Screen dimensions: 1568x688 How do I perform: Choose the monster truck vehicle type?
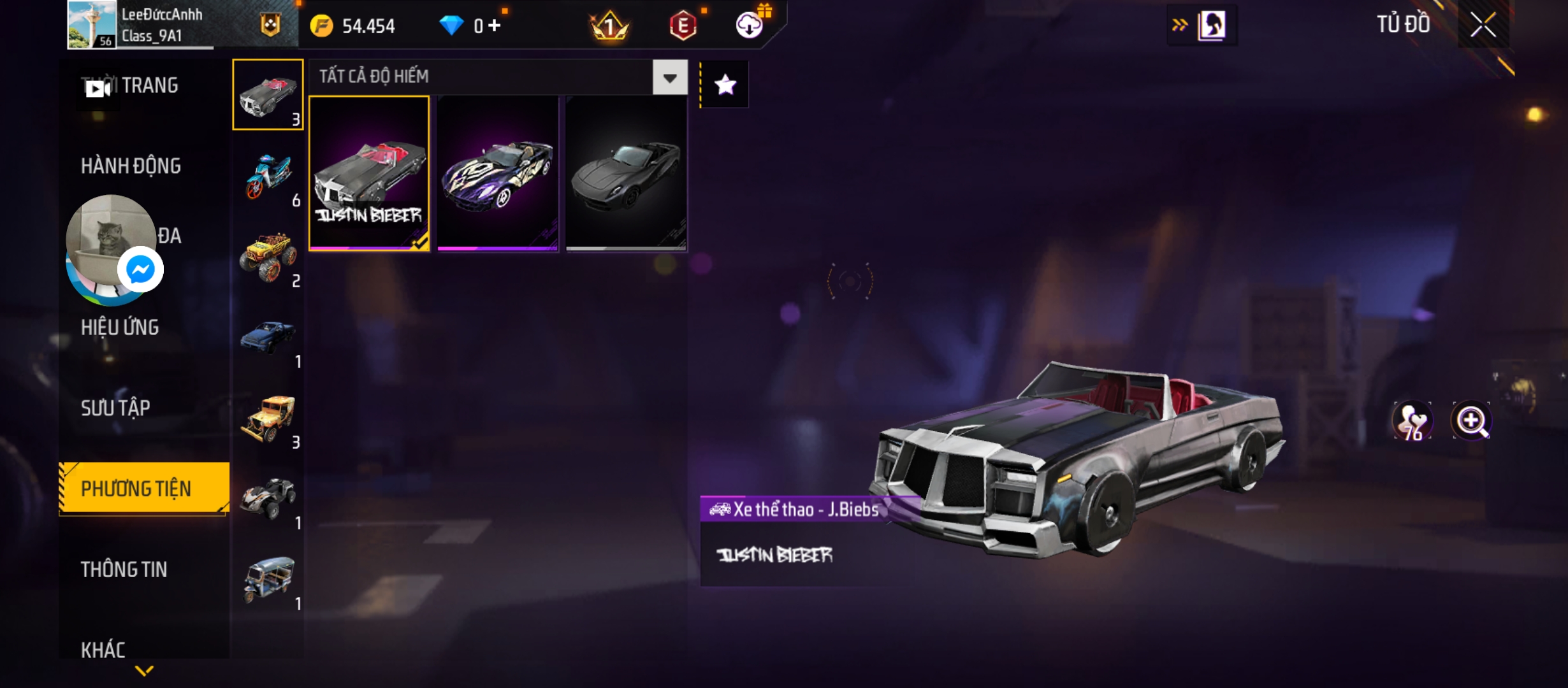point(268,257)
